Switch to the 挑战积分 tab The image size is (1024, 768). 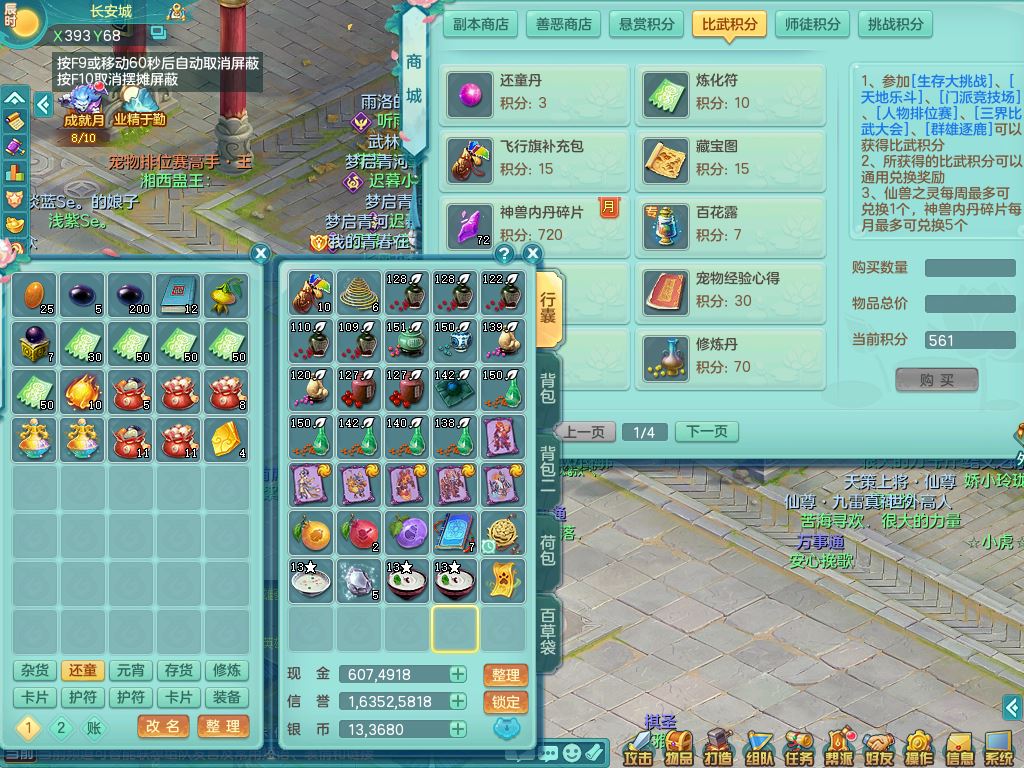[895, 24]
